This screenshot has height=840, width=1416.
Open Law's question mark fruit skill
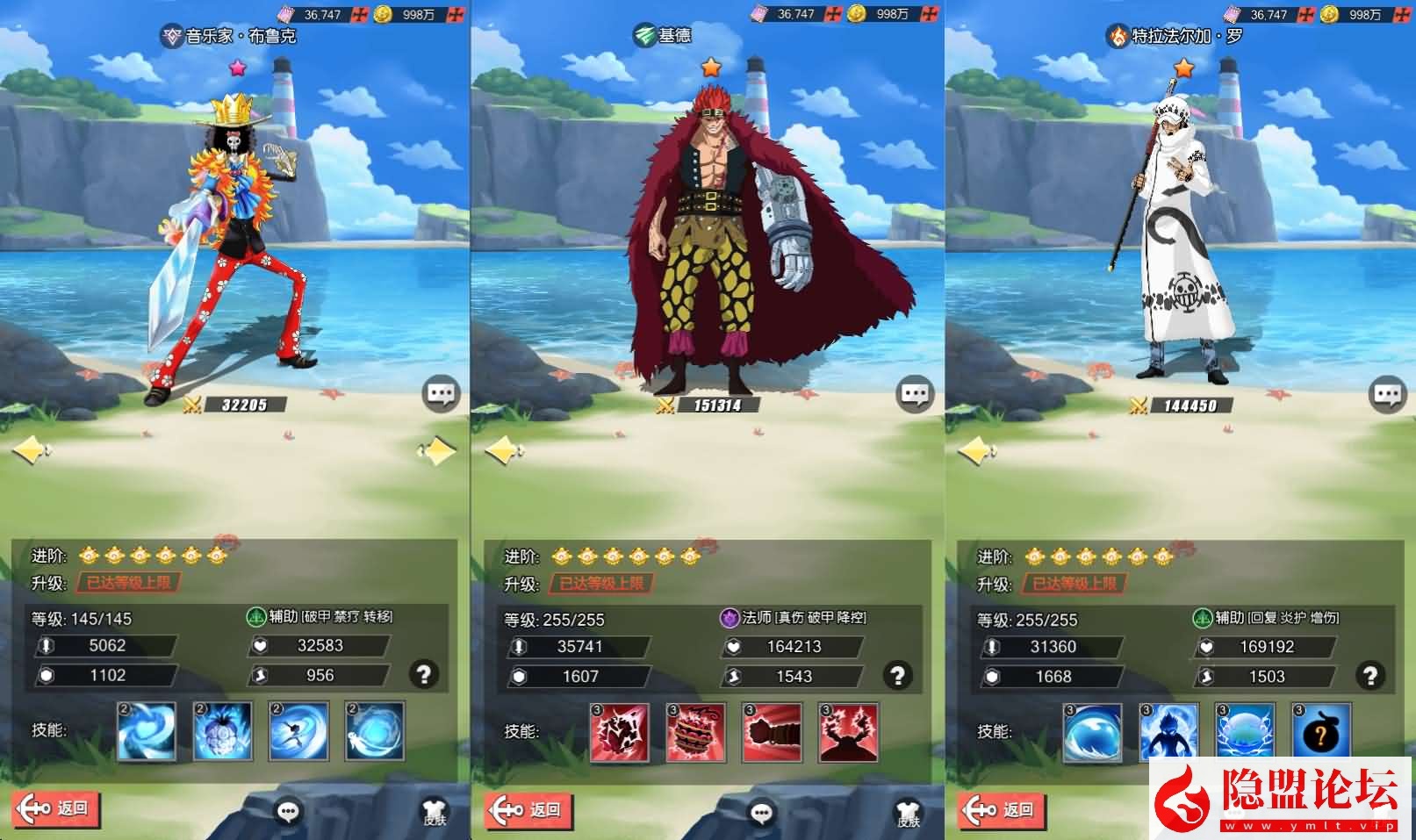click(1321, 731)
